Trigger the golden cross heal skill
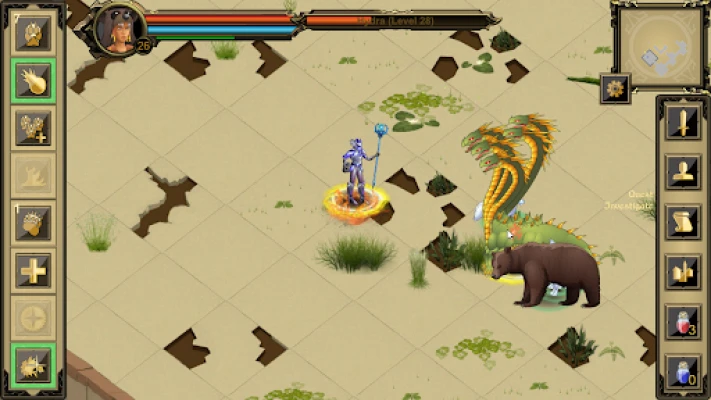This screenshot has height=400, width=711. pyautogui.click(x=33, y=271)
